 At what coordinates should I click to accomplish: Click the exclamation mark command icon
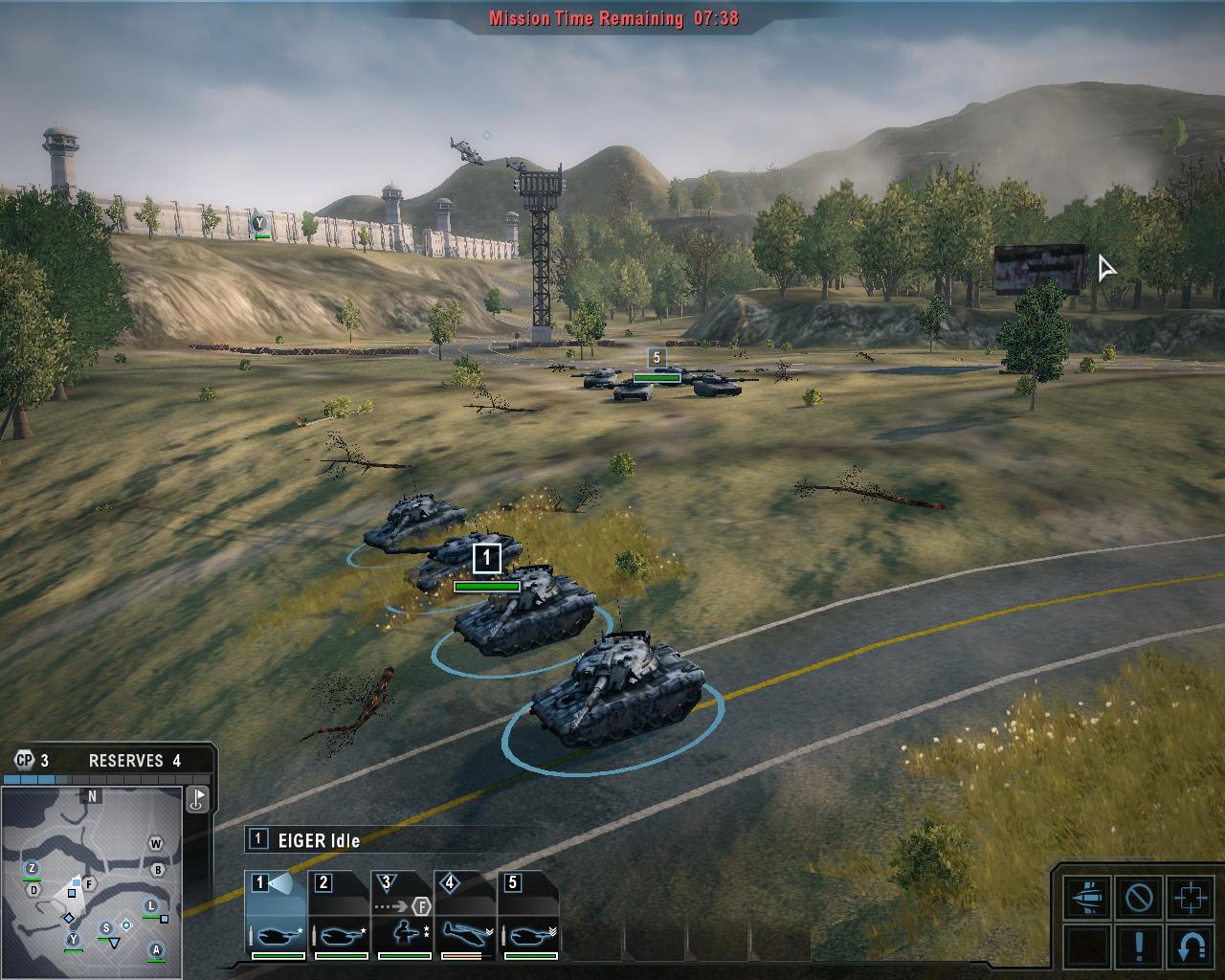[x=1139, y=946]
